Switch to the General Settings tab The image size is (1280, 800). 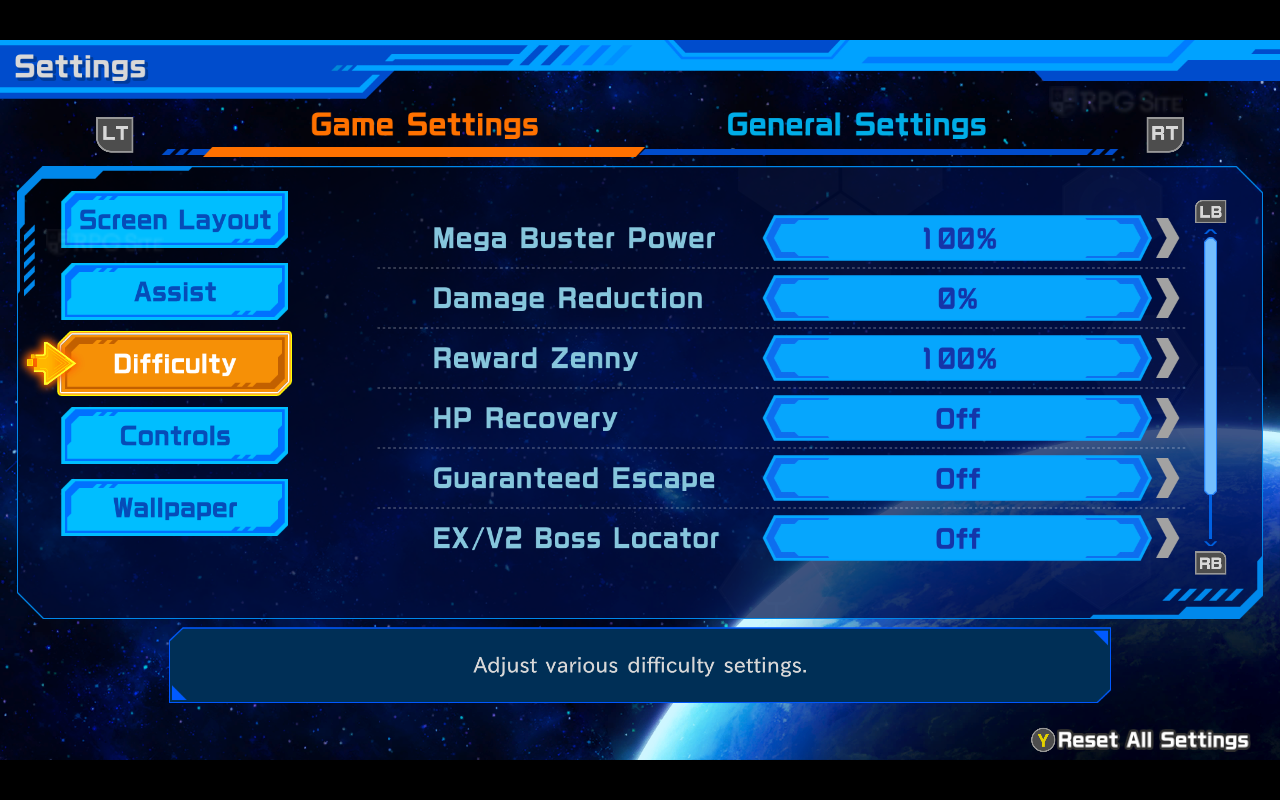pos(856,125)
